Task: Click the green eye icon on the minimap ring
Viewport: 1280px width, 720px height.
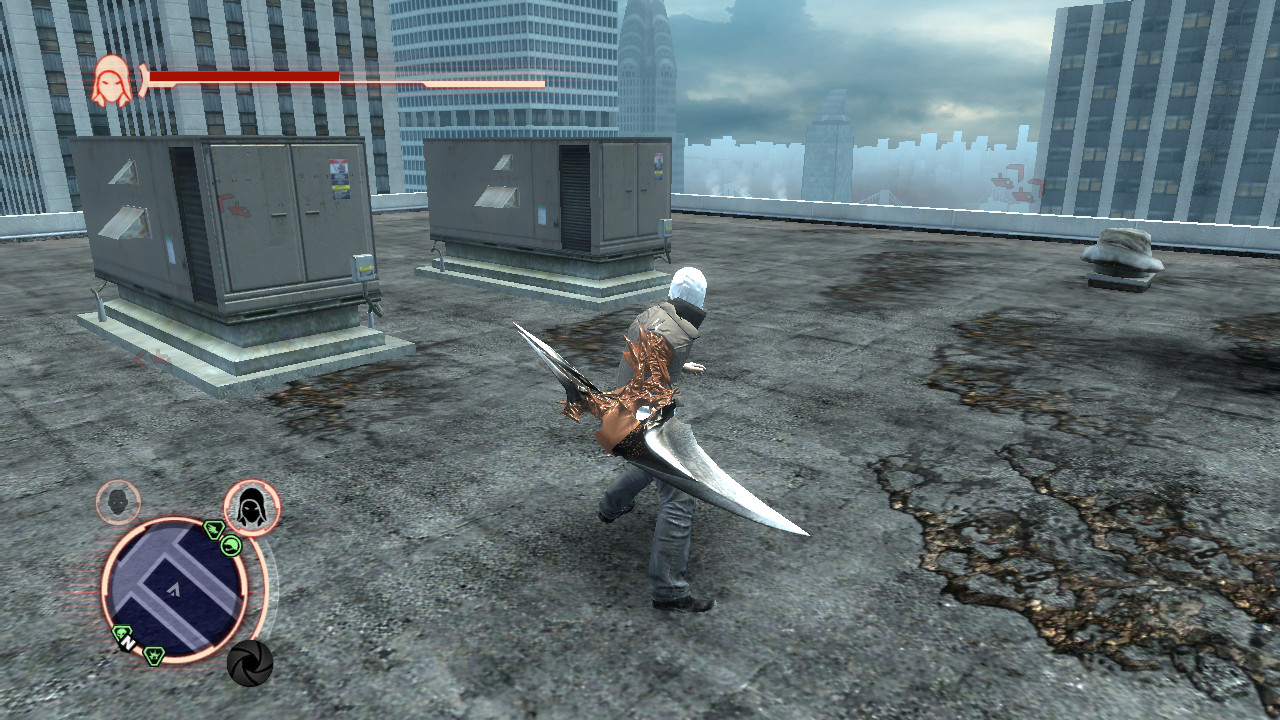Action: point(232,547)
